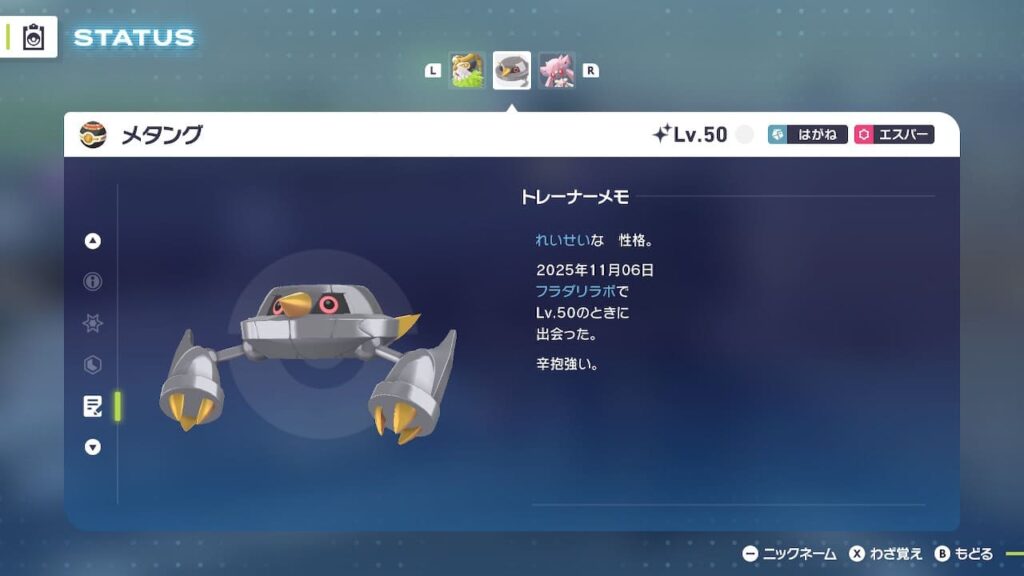Click the up arrow in the page sidebar
The width and height of the screenshot is (1024, 576).
click(93, 241)
